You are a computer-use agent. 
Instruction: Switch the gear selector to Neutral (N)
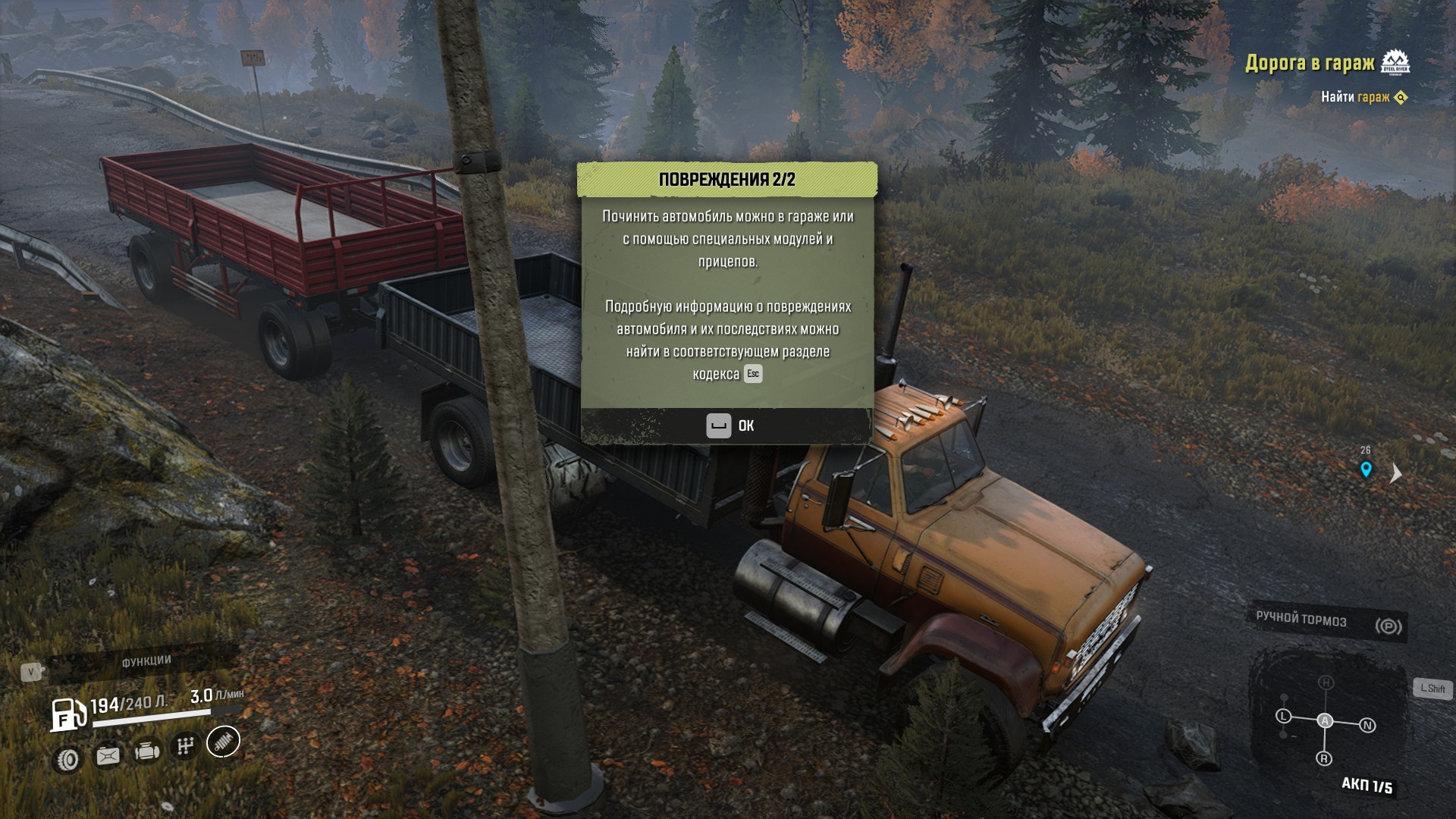click(1367, 726)
